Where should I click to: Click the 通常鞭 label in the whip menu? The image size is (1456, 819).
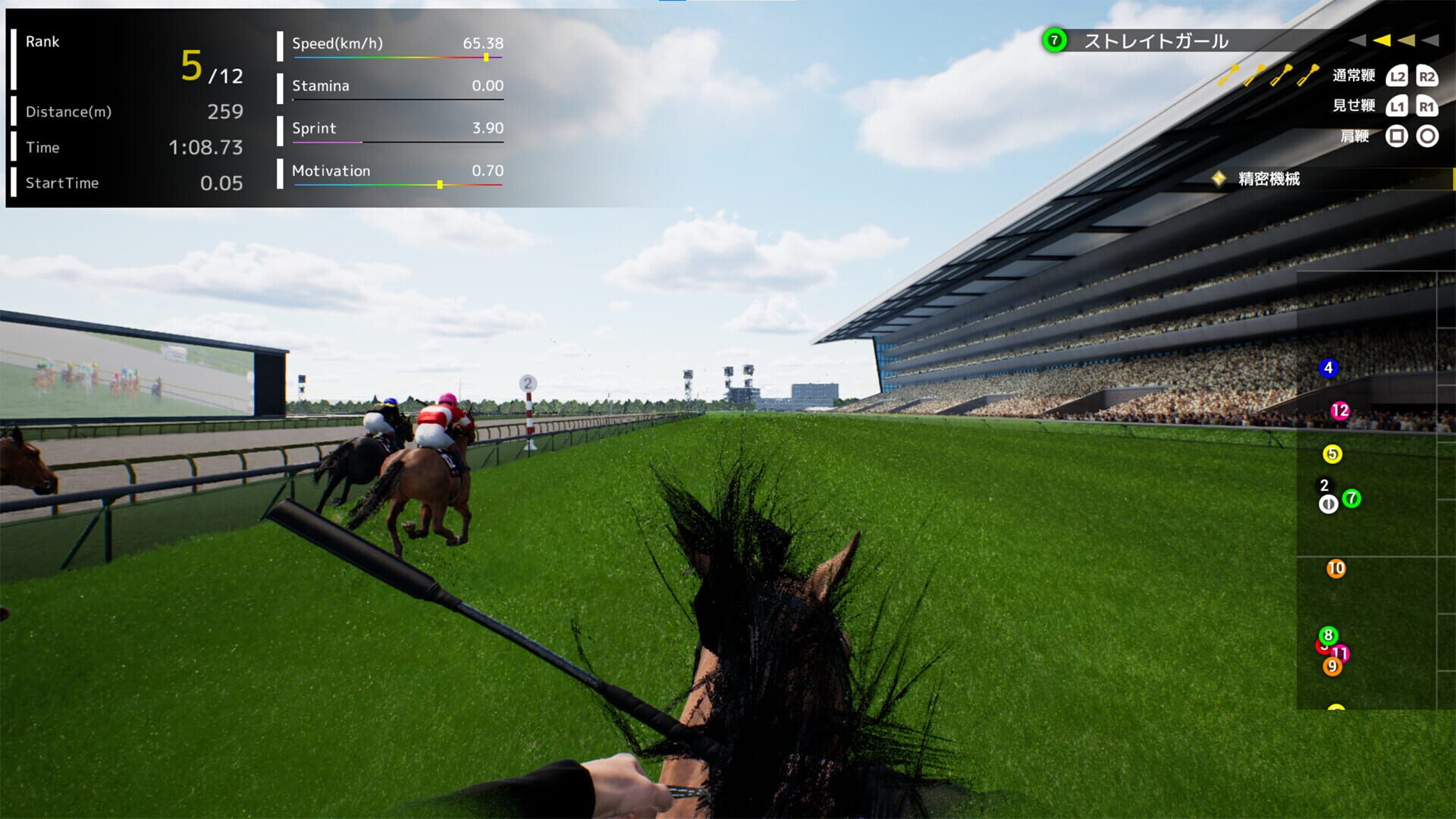coord(1354,76)
